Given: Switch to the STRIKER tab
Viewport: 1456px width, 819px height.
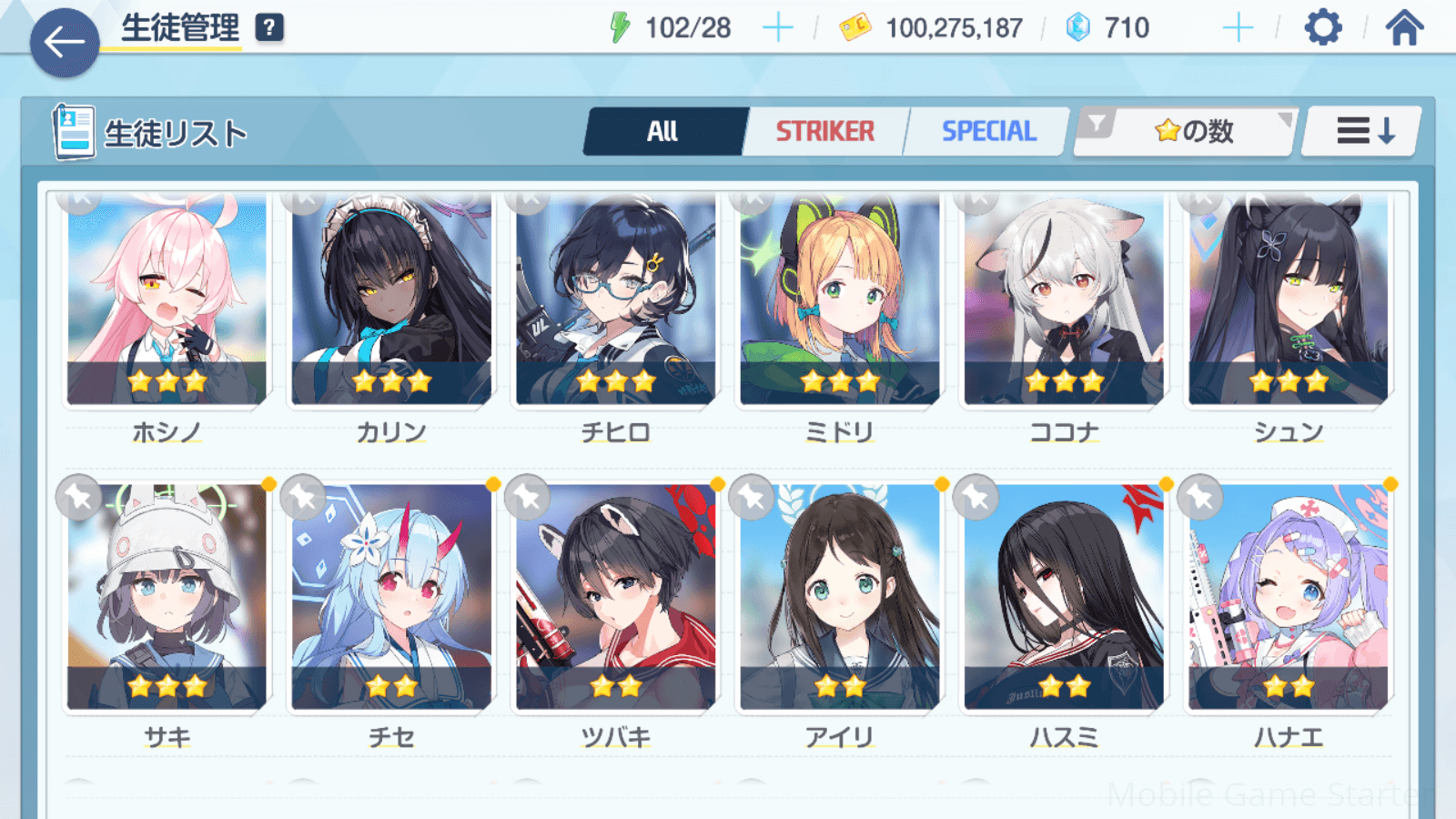Looking at the screenshot, I should 824,132.
